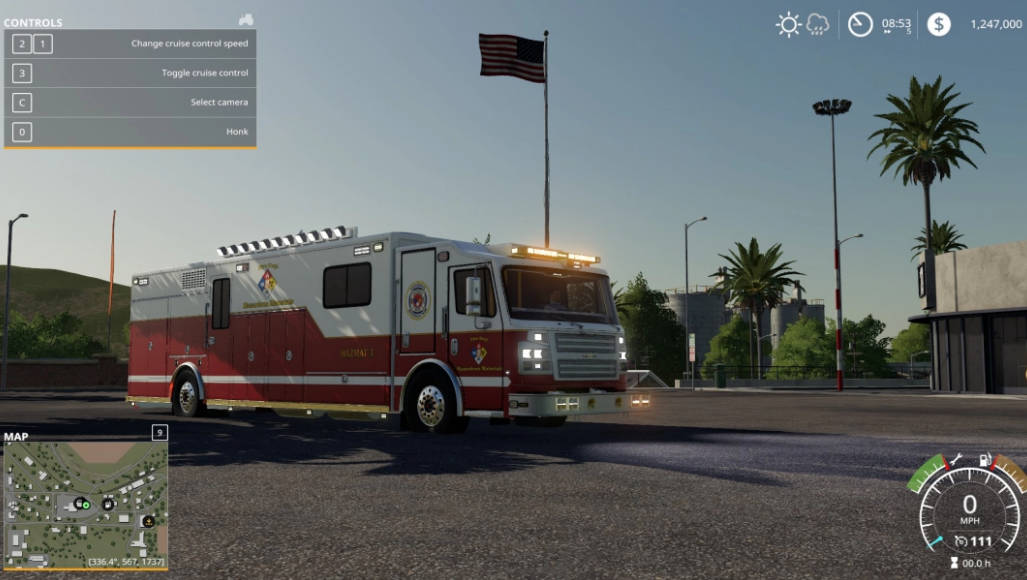Click the rain cloud forecast icon
The width and height of the screenshot is (1027, 580).
click(818, 24)
